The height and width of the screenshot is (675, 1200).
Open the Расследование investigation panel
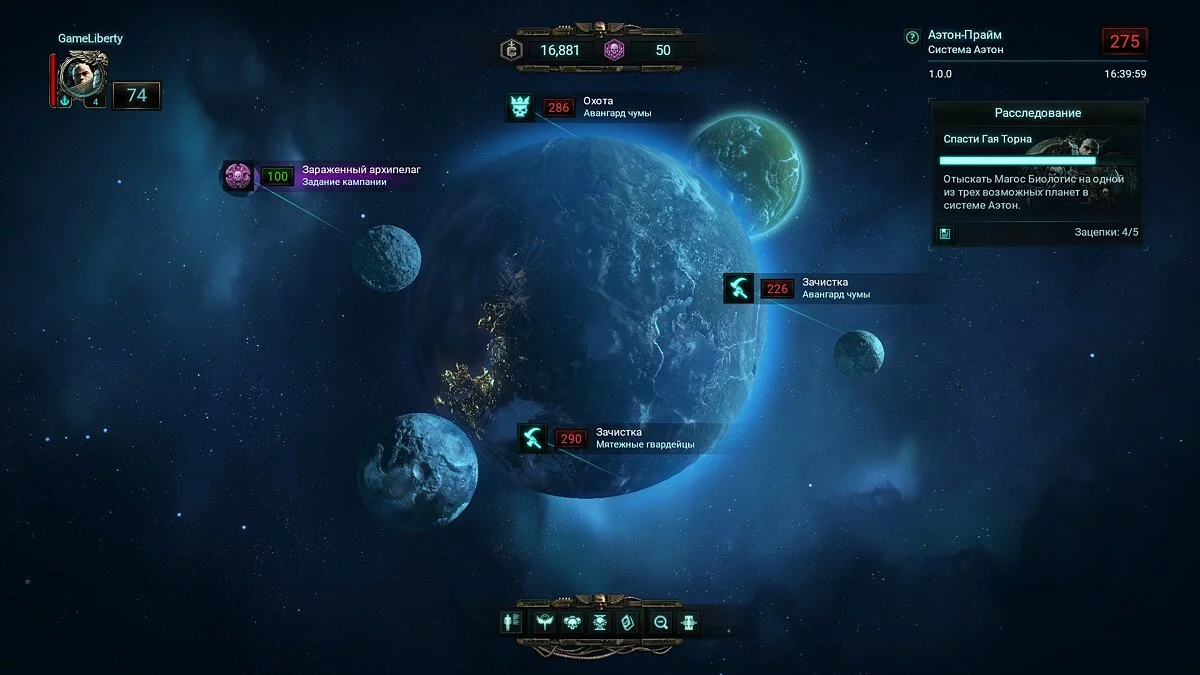click(x=1037, y=113)
